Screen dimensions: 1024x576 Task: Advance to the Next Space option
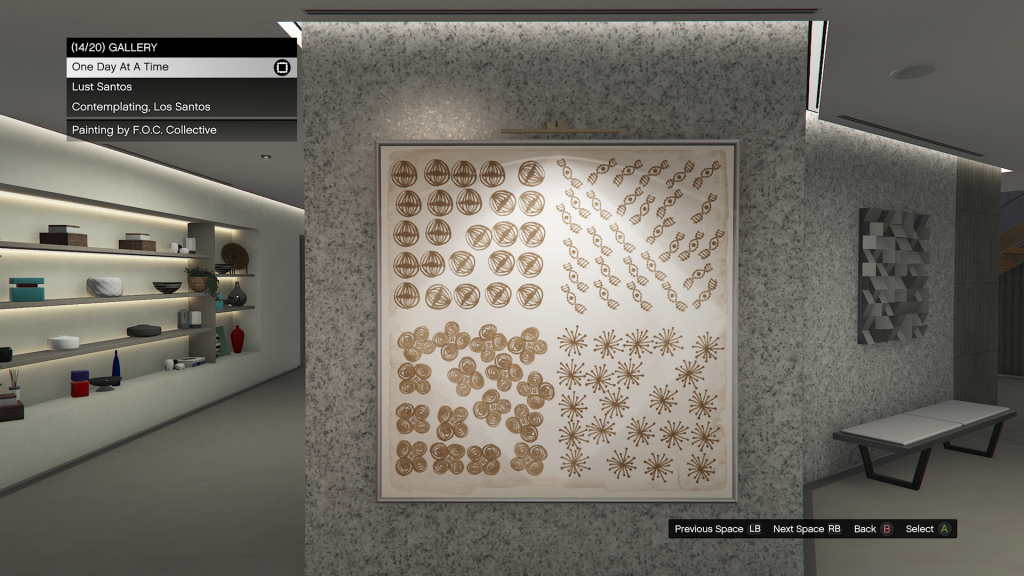(806, 529)
